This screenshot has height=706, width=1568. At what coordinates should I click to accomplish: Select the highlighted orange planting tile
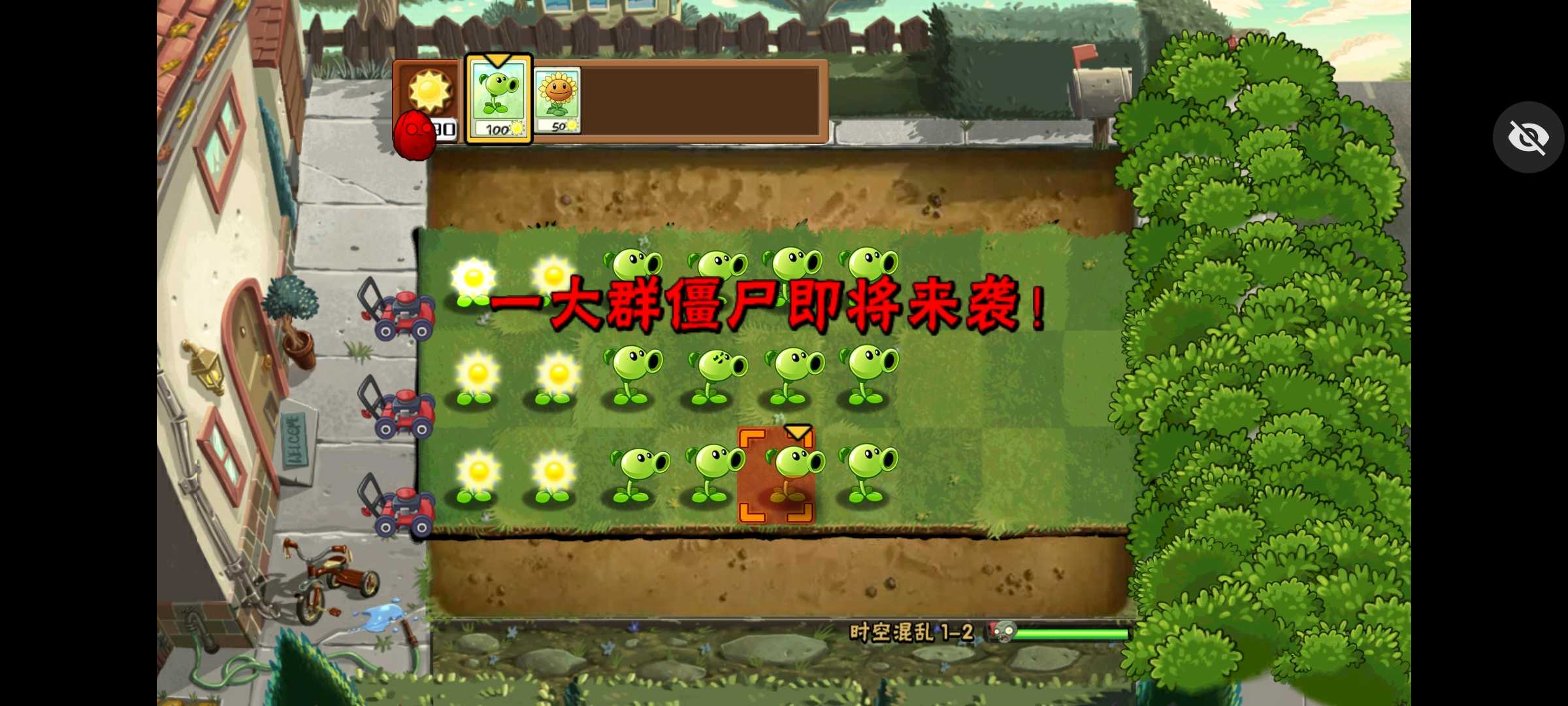tap(777, 474)
